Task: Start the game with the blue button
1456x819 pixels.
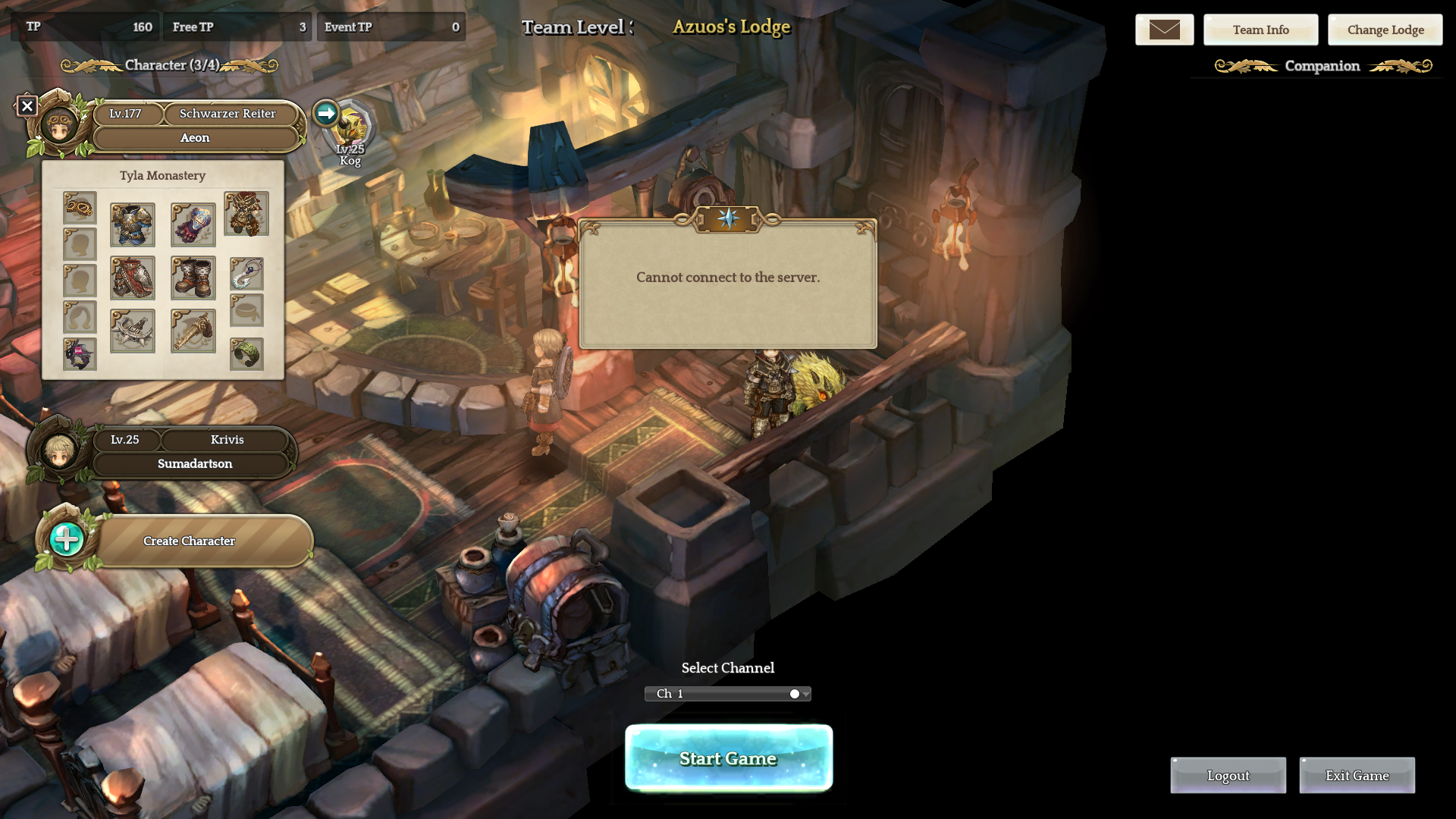Action: tap(728, 758)
